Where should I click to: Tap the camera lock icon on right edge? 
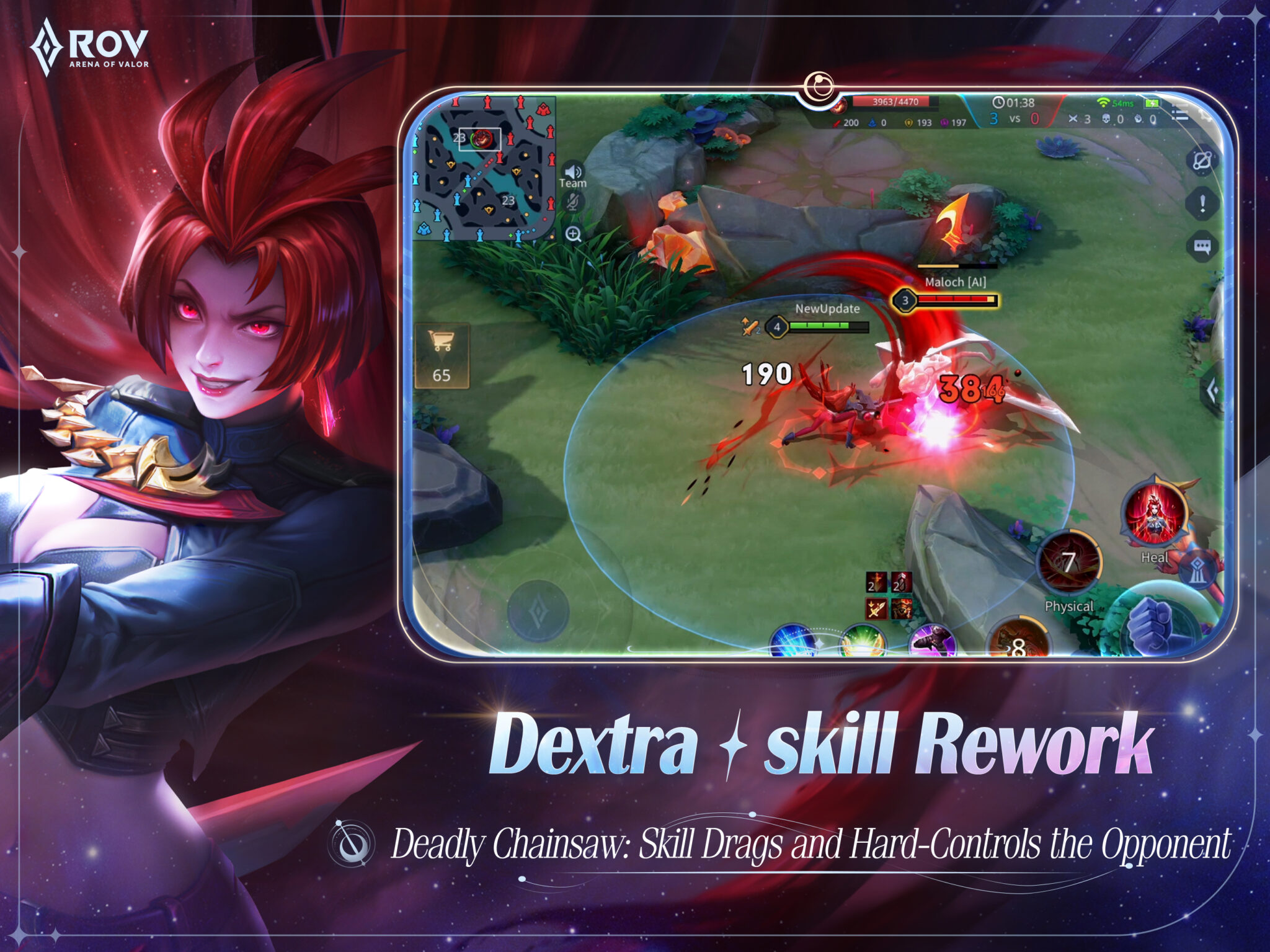(x=1202, y=160)
